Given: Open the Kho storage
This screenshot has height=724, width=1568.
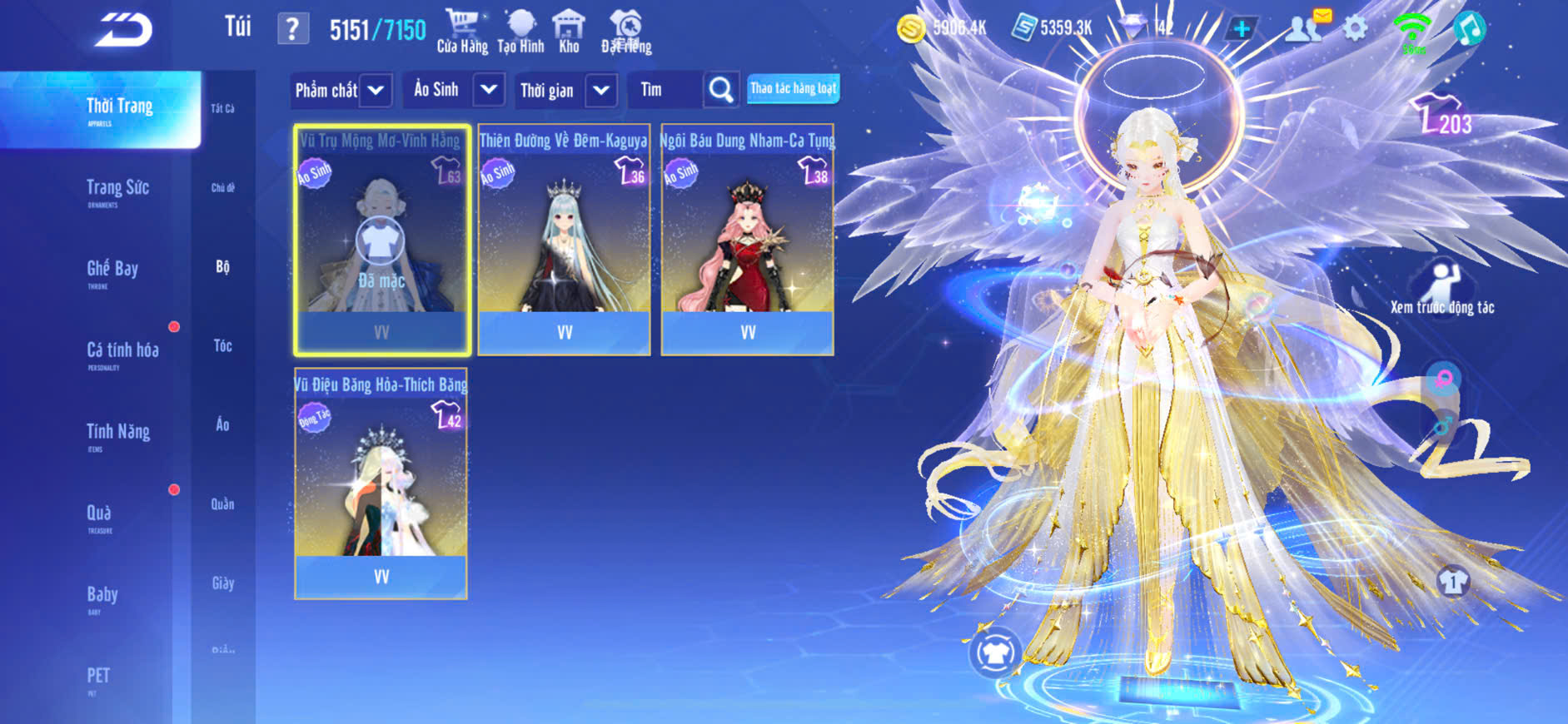Looking at the screenshot, I should [x=569, y=32].
